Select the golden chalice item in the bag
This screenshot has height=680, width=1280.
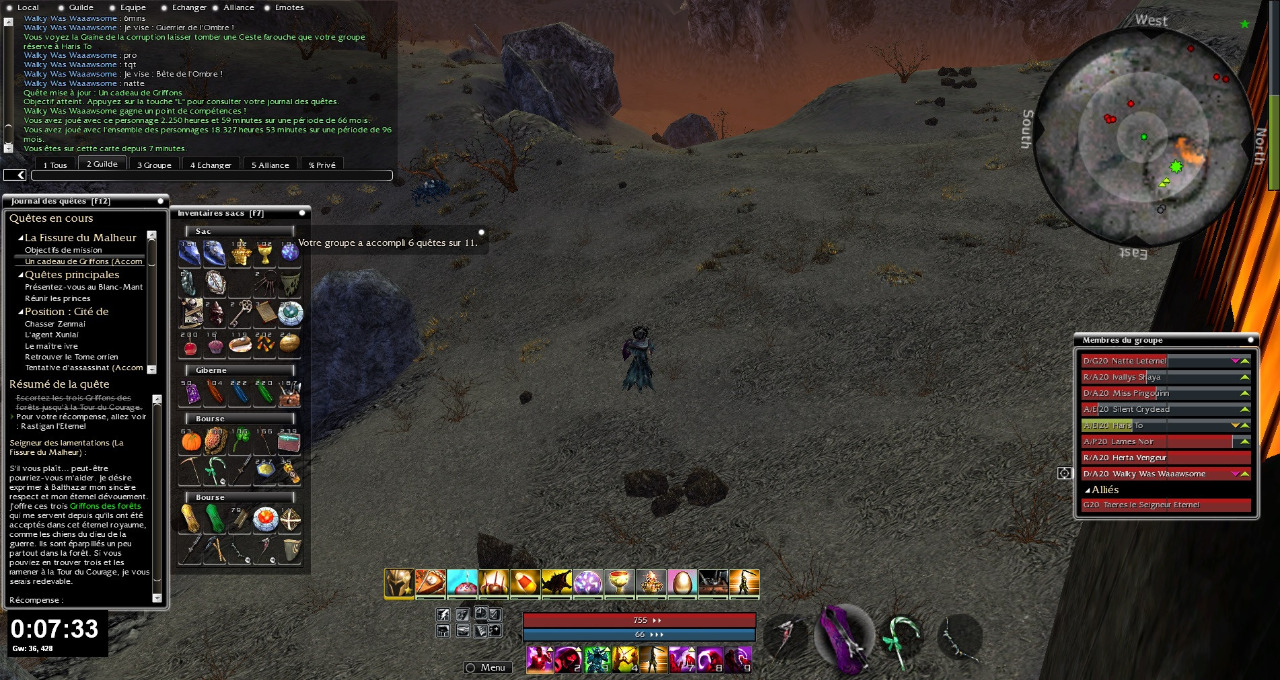265,253
